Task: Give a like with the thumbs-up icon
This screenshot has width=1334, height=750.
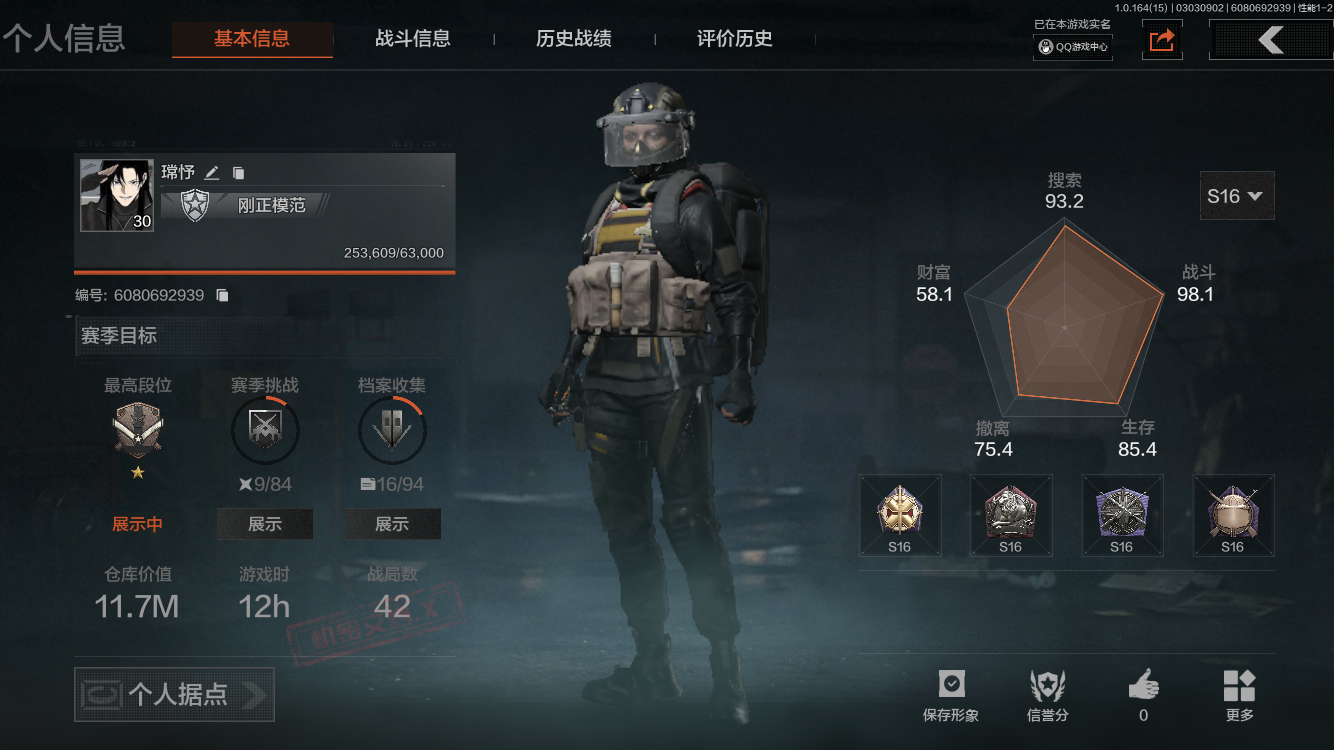Action: pyautogui.click(x=1143, y=686)
